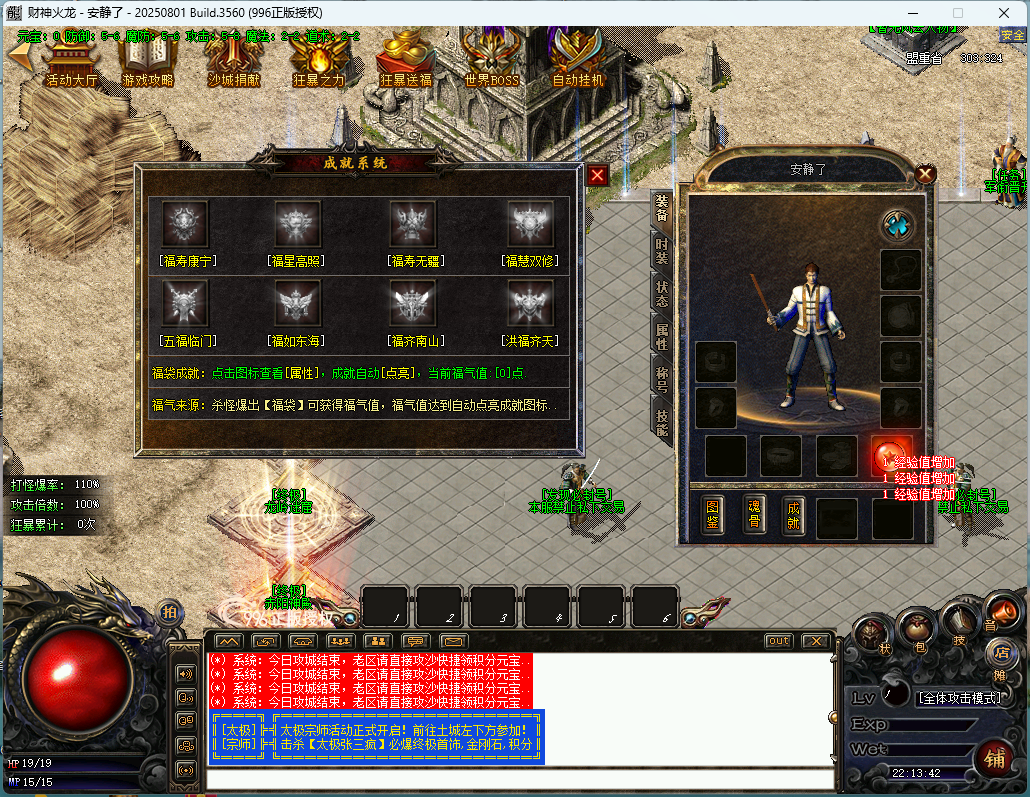Open the 沙城捐献 donation menu
Screen dimensions: 1030x797
(x=232, y=59)
